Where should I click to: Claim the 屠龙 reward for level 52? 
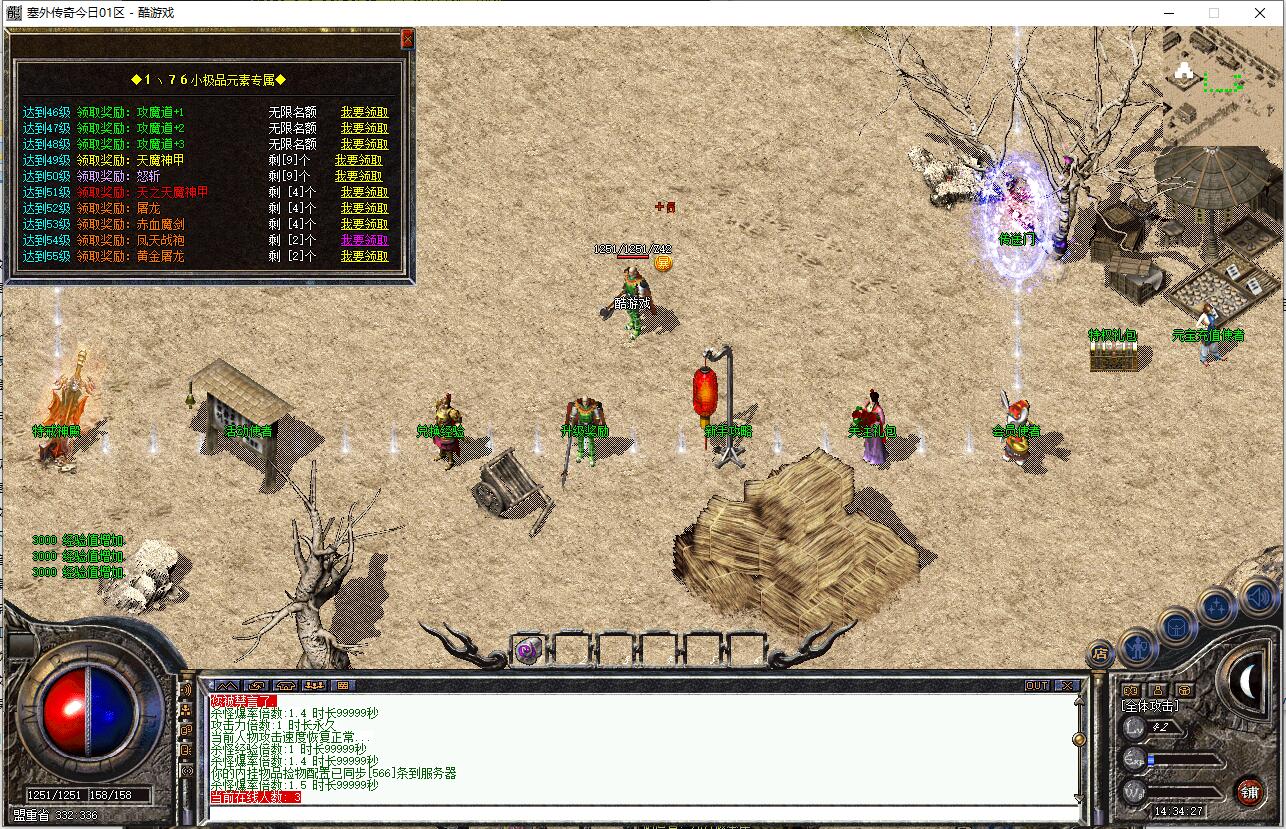(x=364, y=208)
